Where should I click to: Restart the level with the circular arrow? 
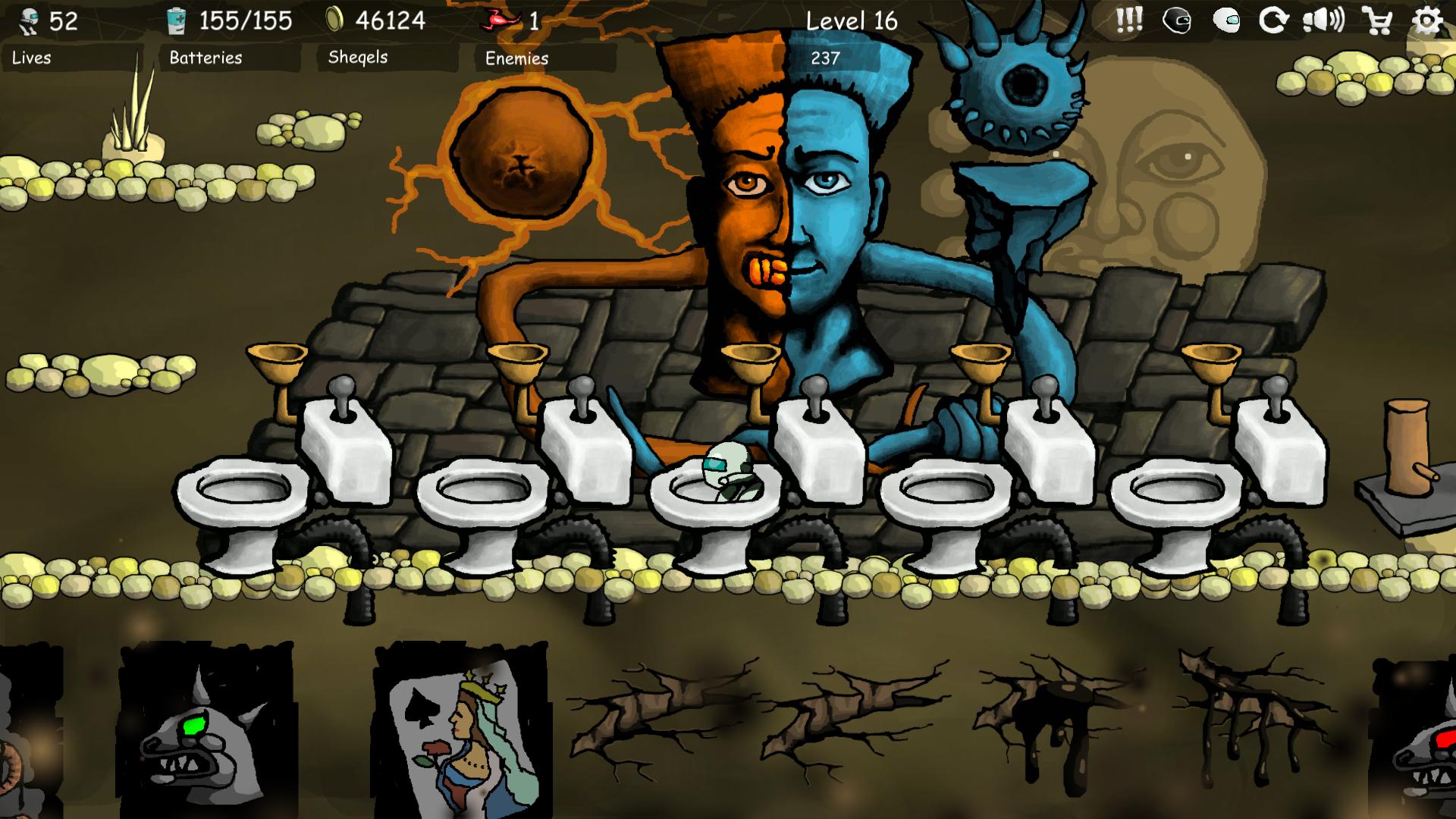[1273, 20]
